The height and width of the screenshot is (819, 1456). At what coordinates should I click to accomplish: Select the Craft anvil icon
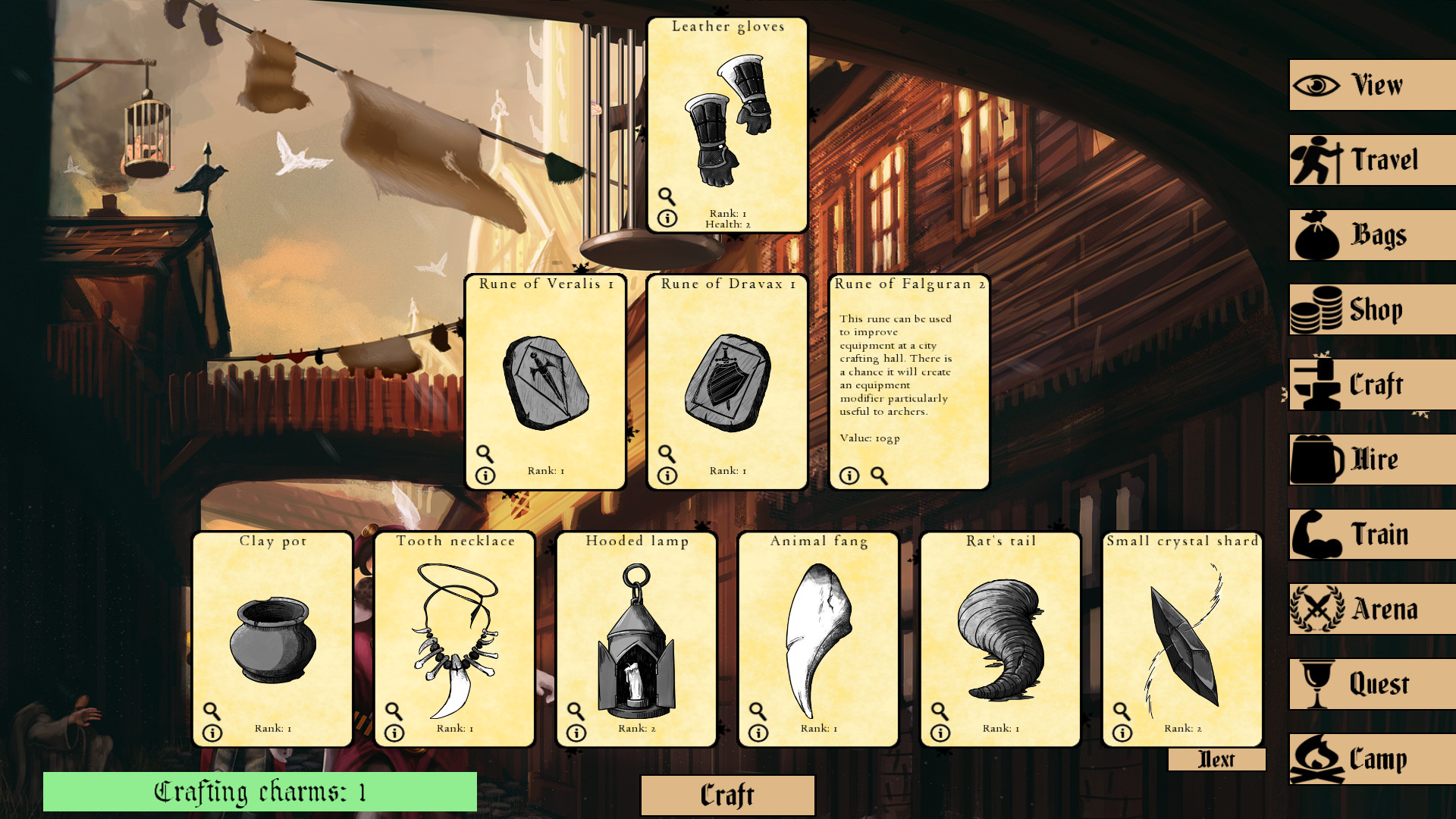point(1316,384)
